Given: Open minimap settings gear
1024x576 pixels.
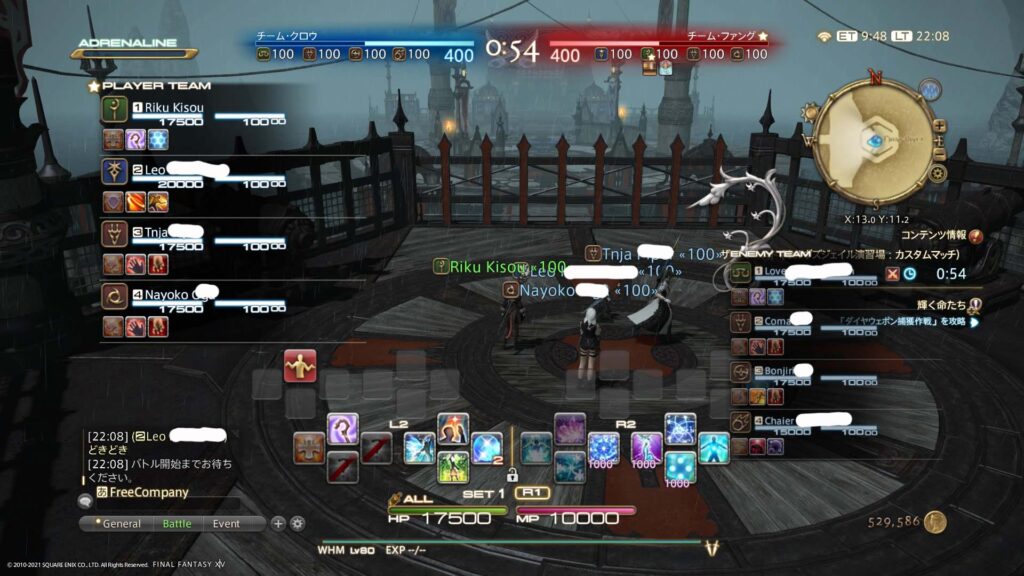Looking at the screenshot, I should tap(937, 174).
